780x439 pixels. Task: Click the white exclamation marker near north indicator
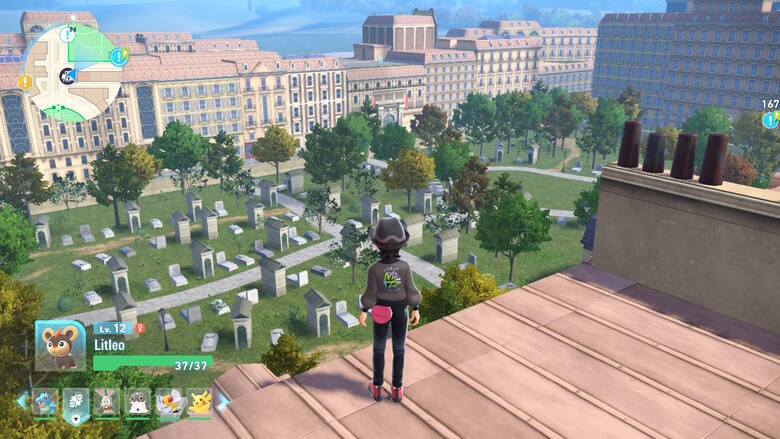[68, 34]
